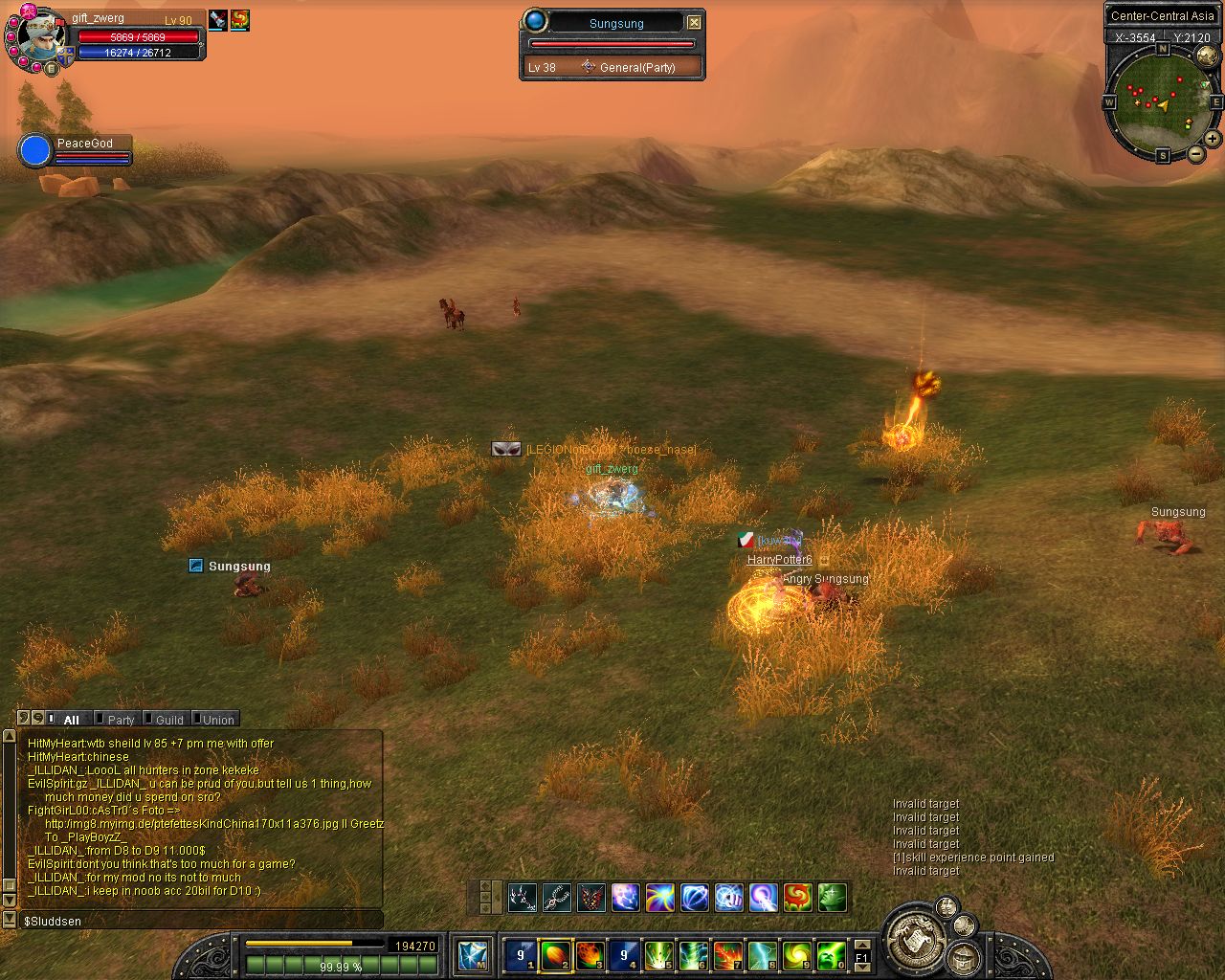Click the hotbar page up arrow above F1
The width and height of the screenshot is (1225, 980).
click(x=862, y=944)
